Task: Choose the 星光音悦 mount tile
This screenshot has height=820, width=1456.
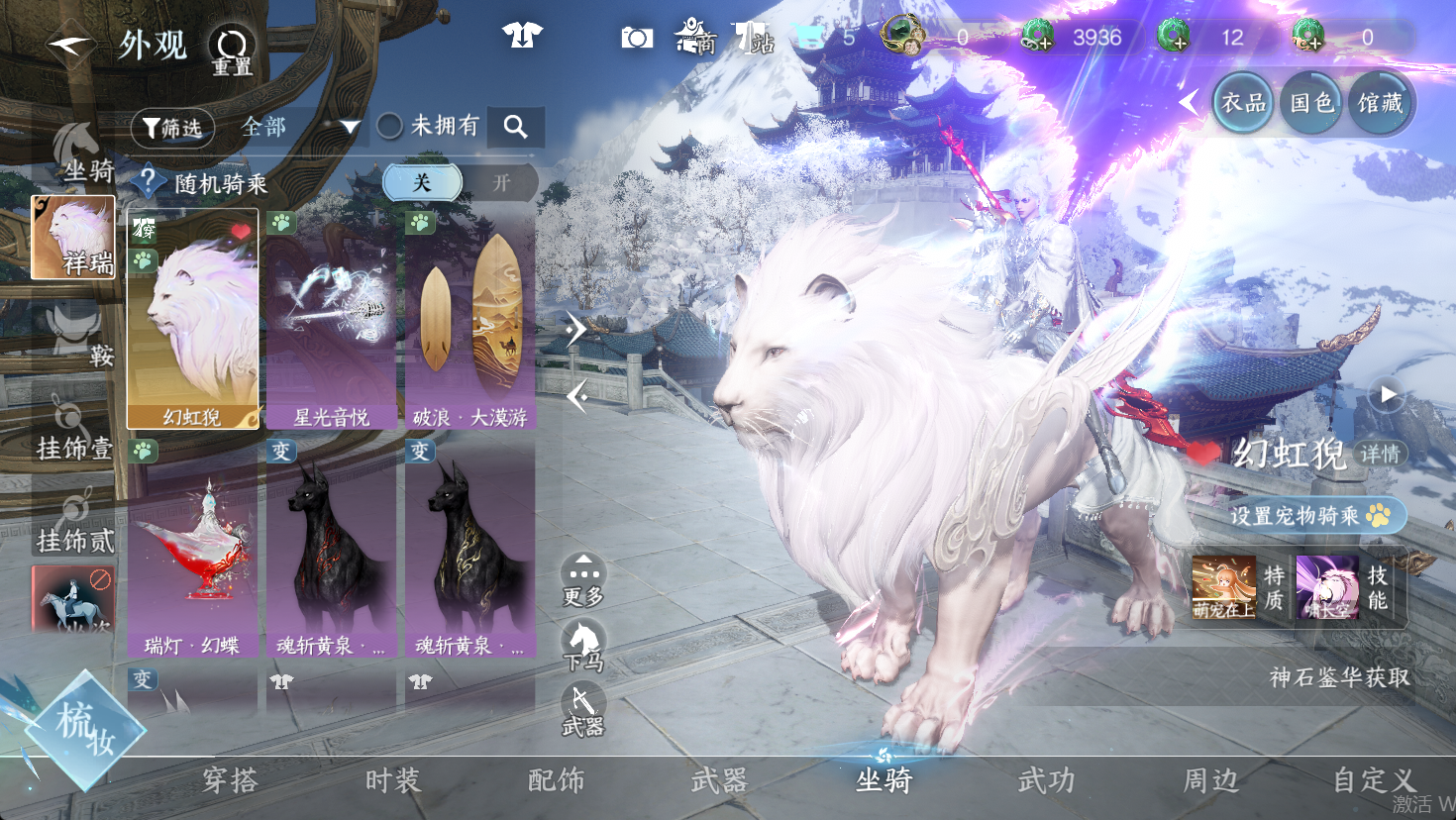Action: tap(331, 319)
